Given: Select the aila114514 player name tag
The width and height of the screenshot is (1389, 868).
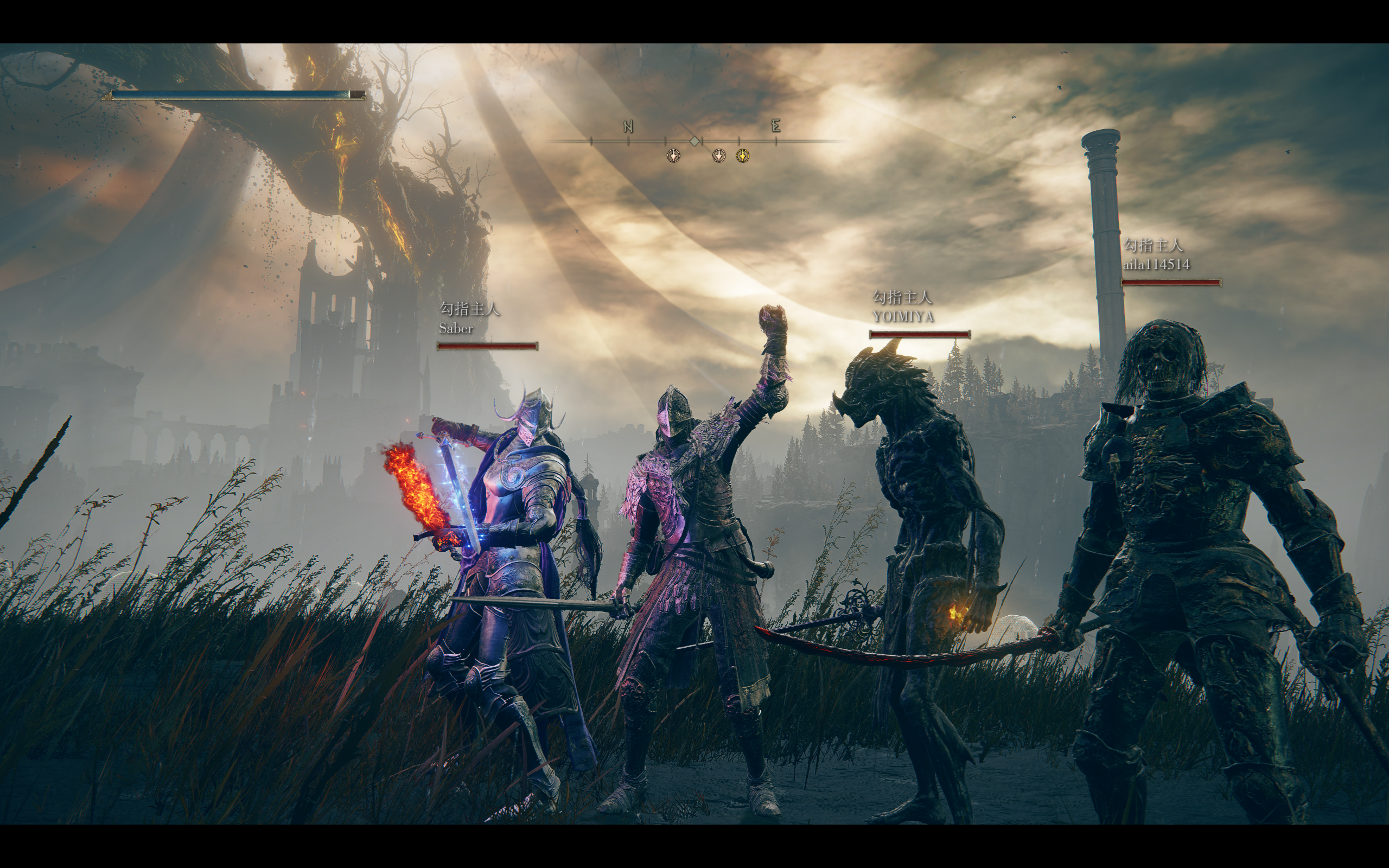Looking at the screenshot, I should [1156, 265].
